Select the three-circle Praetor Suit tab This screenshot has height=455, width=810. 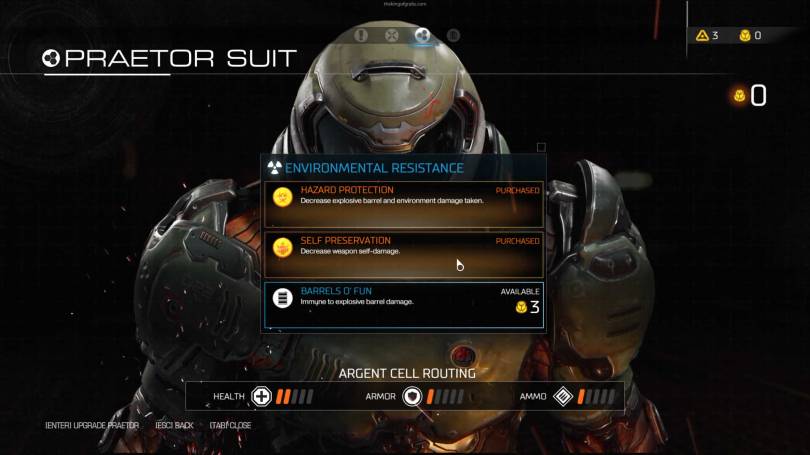[422, 35]
